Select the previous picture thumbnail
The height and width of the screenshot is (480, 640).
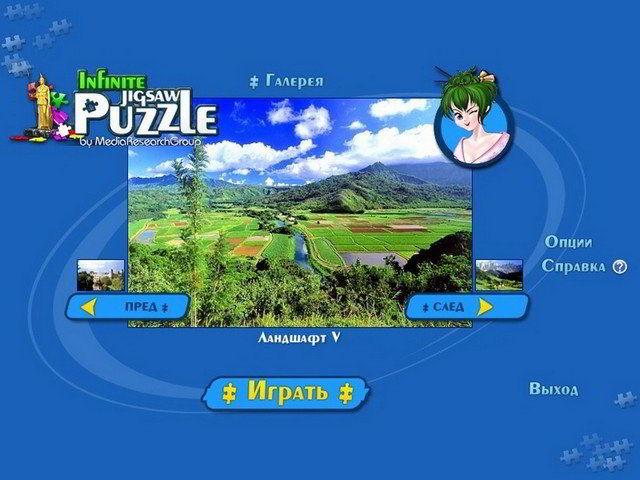(101, 275)
